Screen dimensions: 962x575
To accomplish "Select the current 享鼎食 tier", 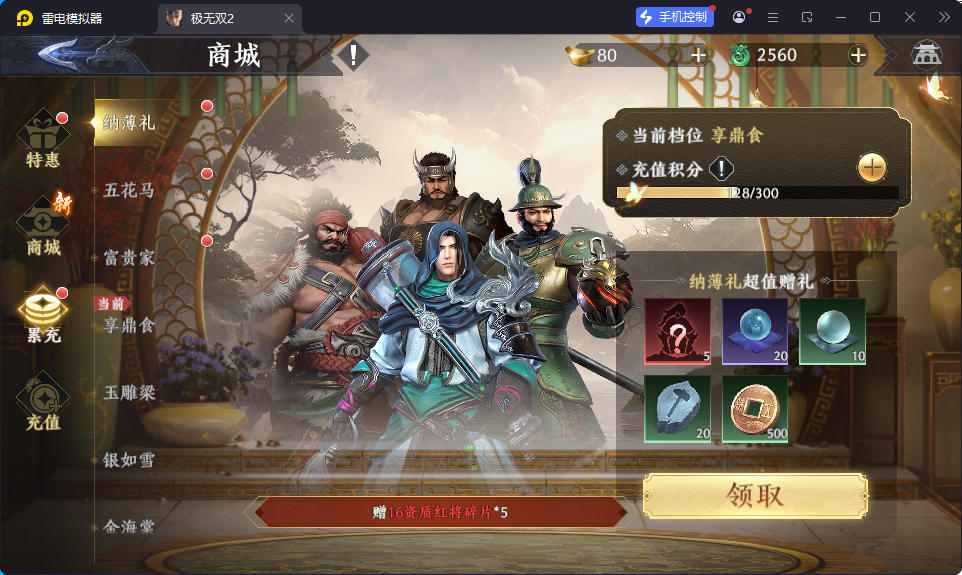I will pyautogui.click(x=130, y=325).
